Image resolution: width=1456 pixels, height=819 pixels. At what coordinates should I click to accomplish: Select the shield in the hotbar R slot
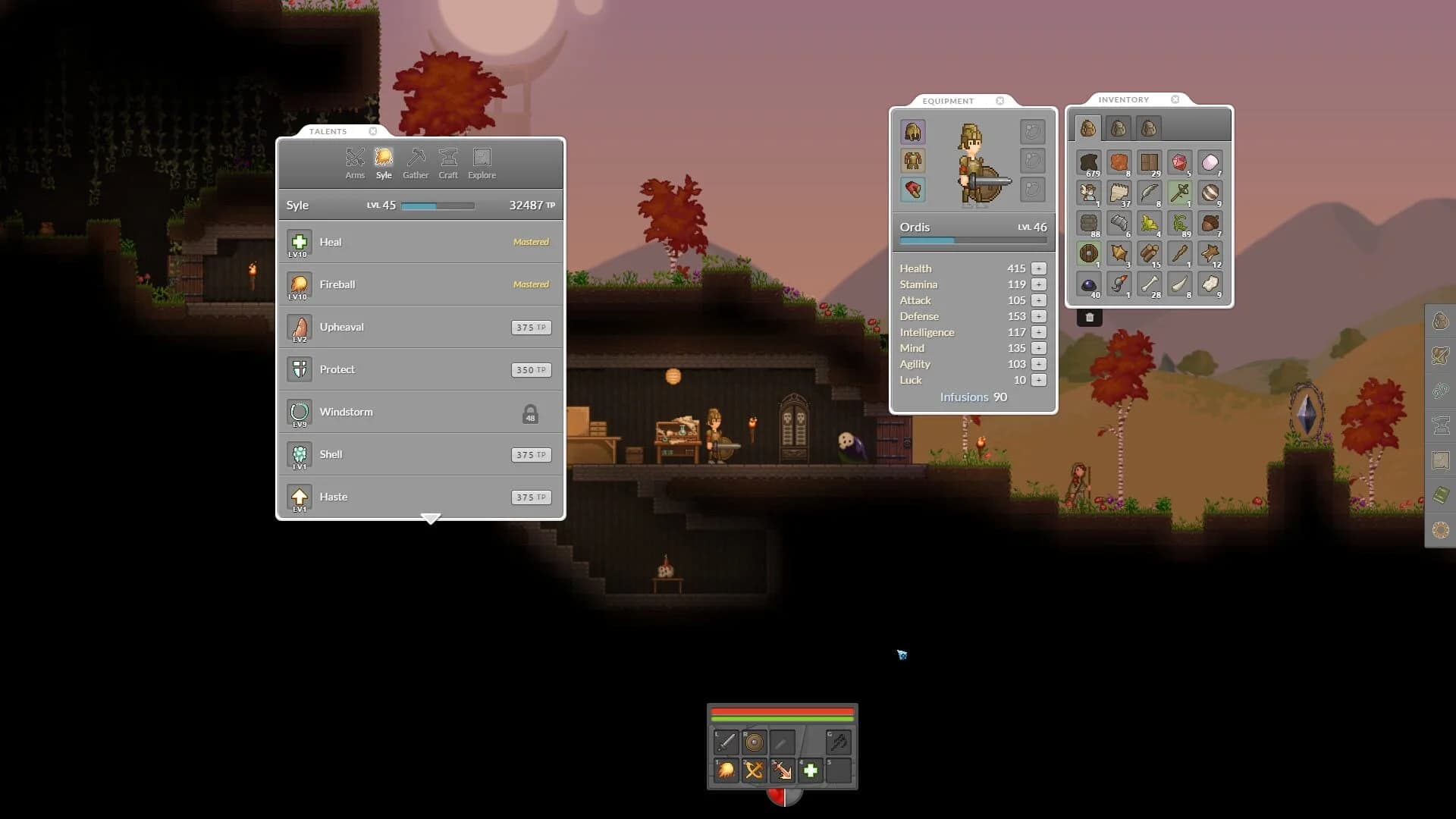click(755, 742)
